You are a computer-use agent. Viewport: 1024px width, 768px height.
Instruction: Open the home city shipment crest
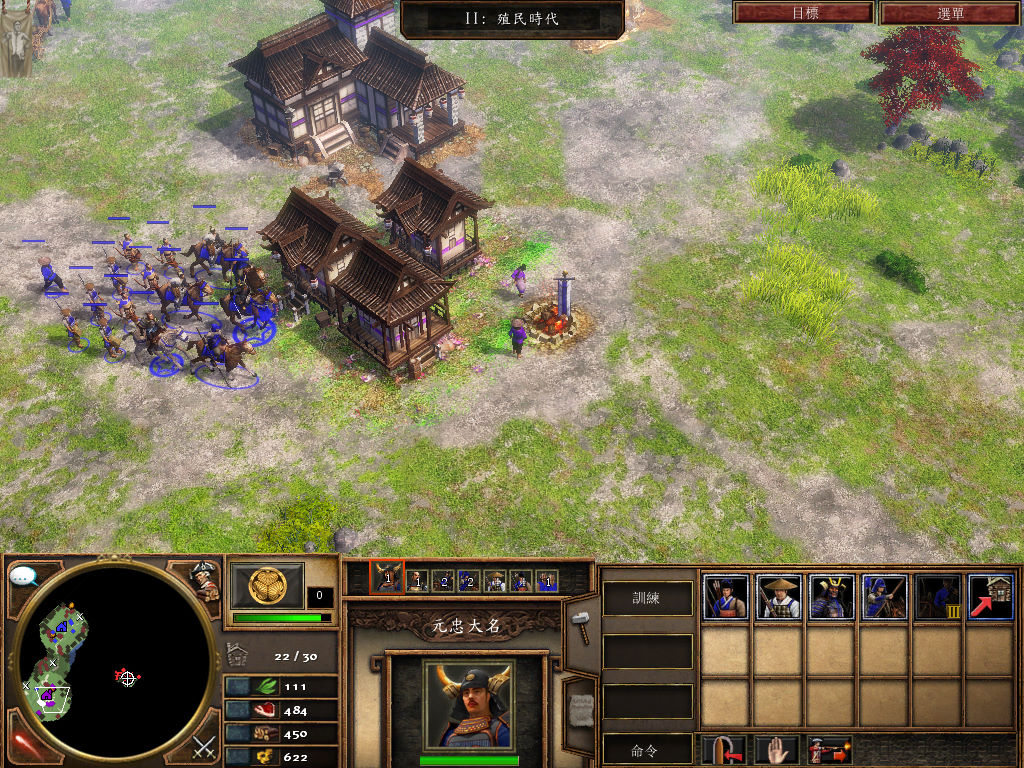point(267,584)
